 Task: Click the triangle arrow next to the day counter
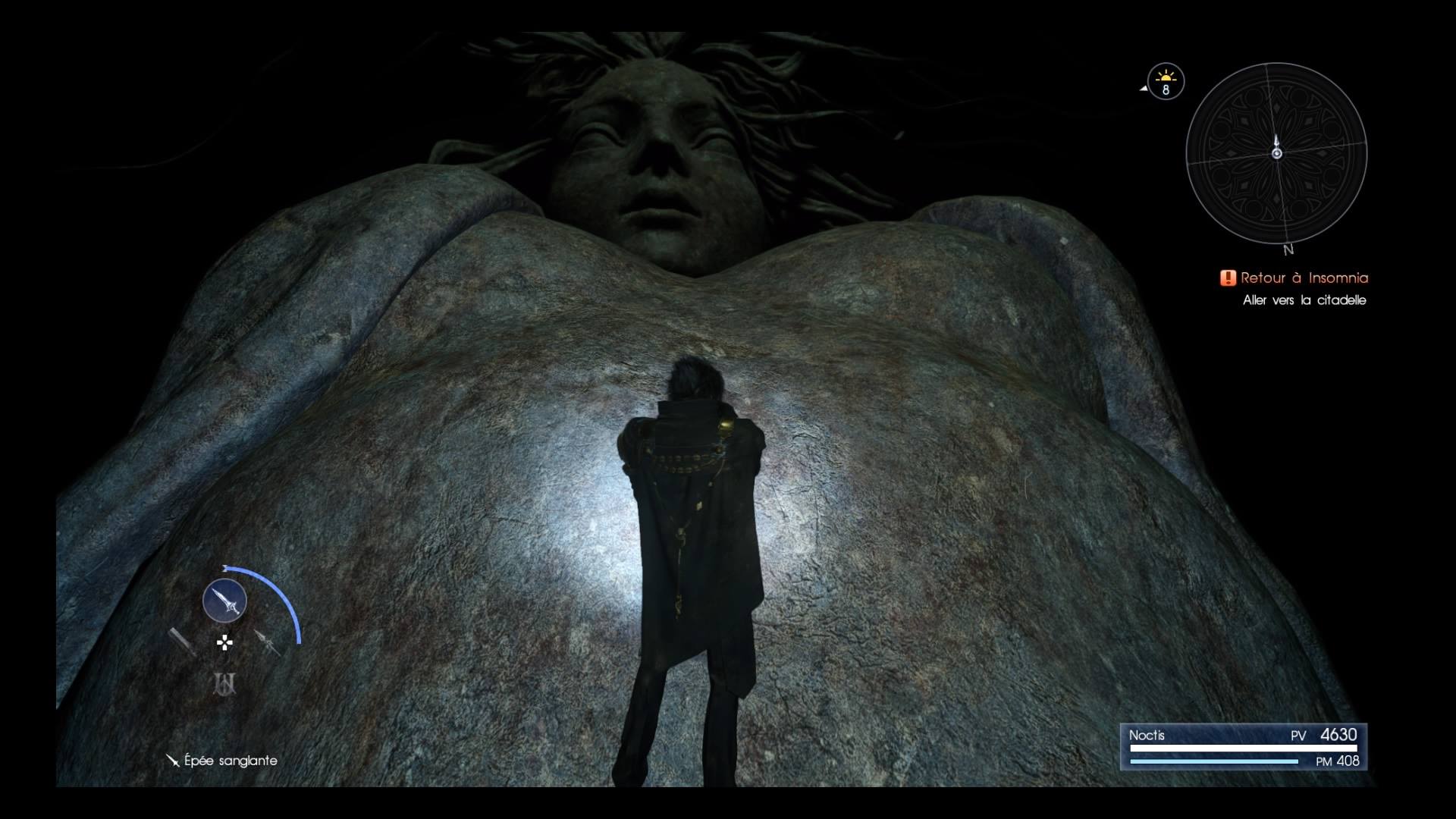click(x=1142, y=87)
